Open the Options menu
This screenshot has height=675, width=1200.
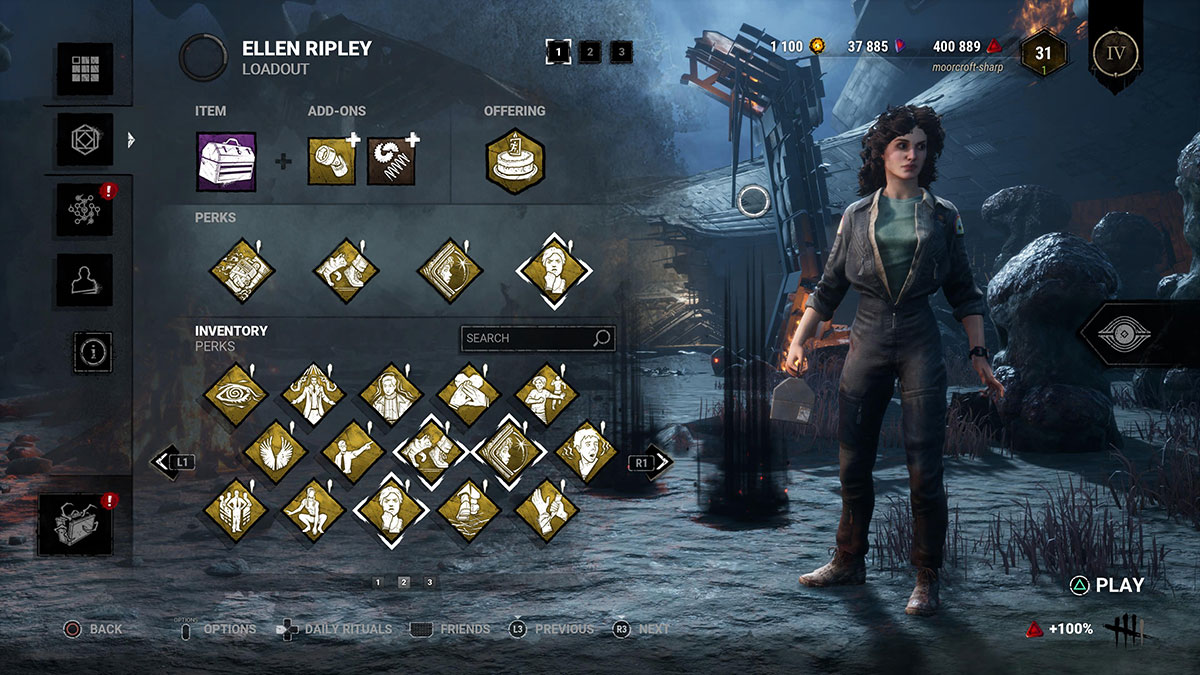[217, 629]
